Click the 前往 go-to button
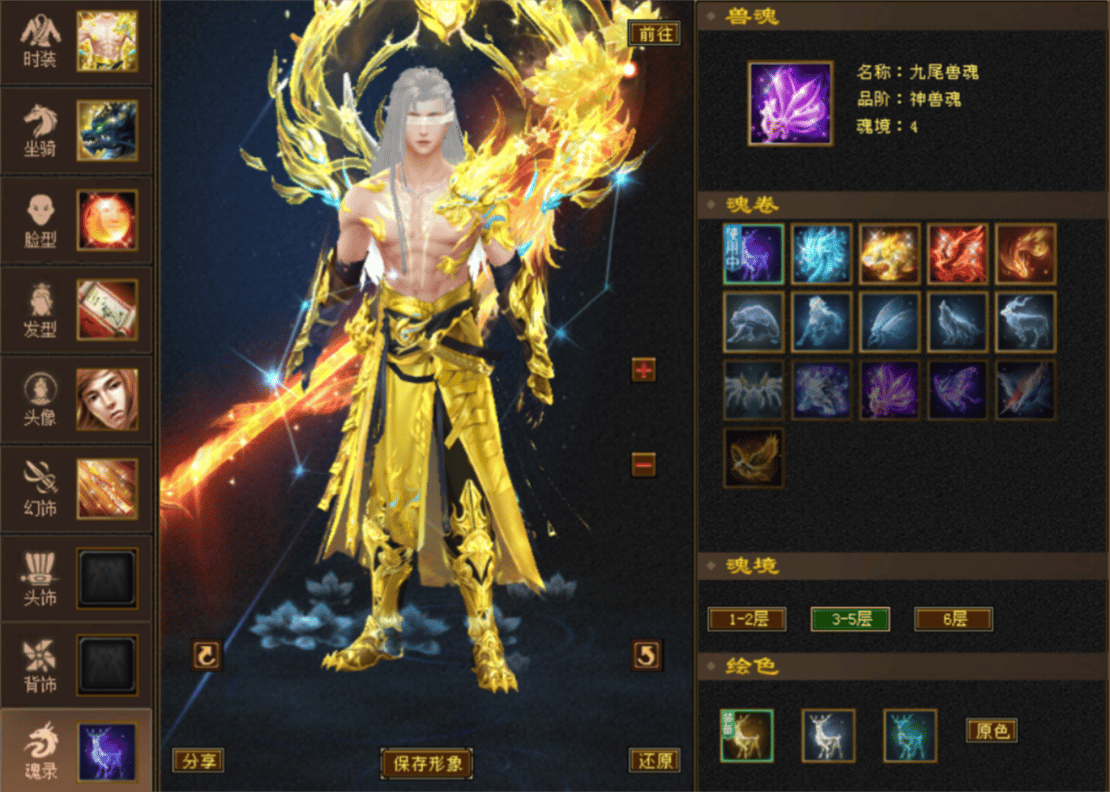The image size is (1110, 792). (x=655, y=33)
